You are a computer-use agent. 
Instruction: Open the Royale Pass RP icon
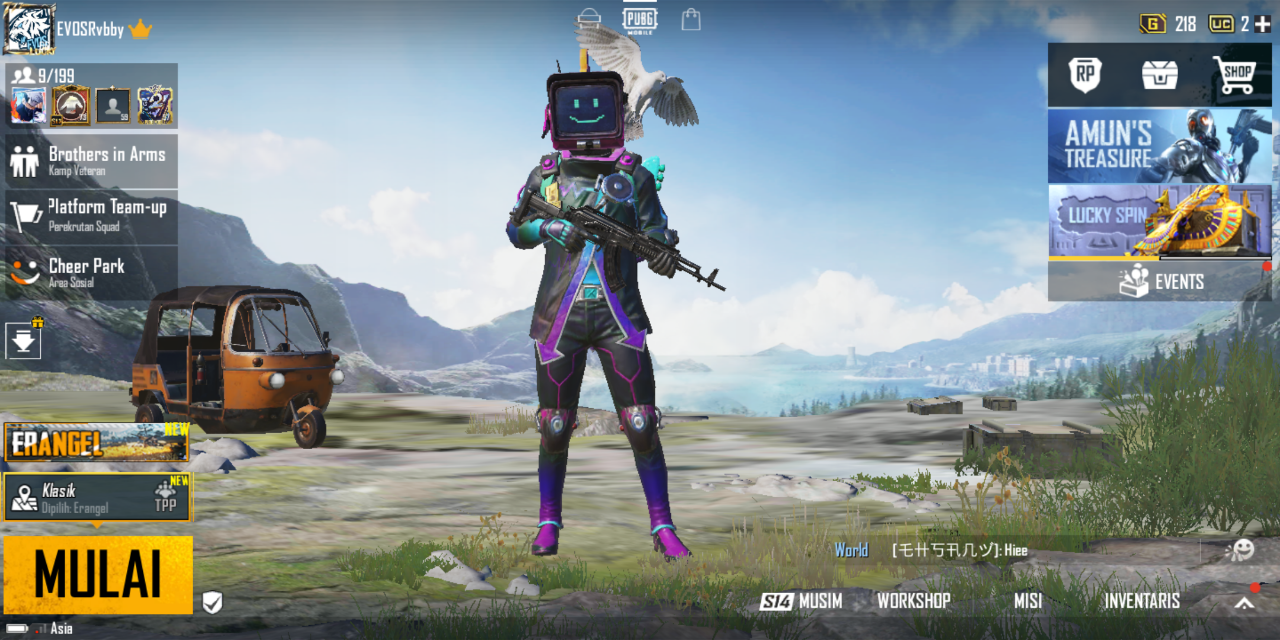point(1084,74)
